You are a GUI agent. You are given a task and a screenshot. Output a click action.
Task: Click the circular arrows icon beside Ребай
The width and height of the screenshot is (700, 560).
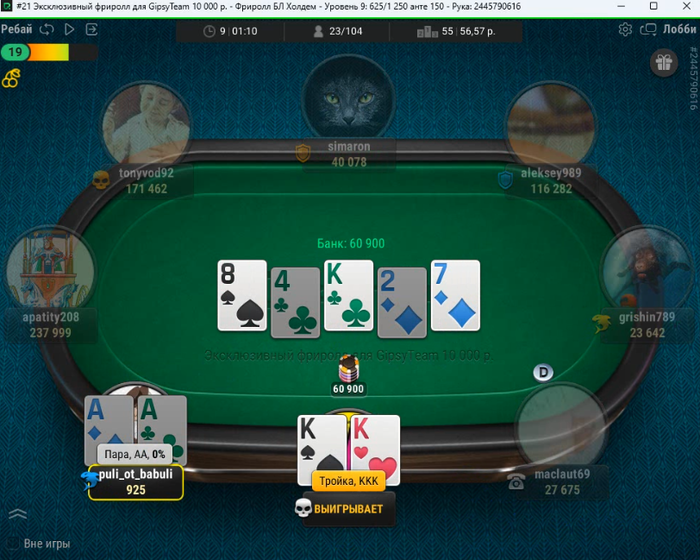[46, 29]
